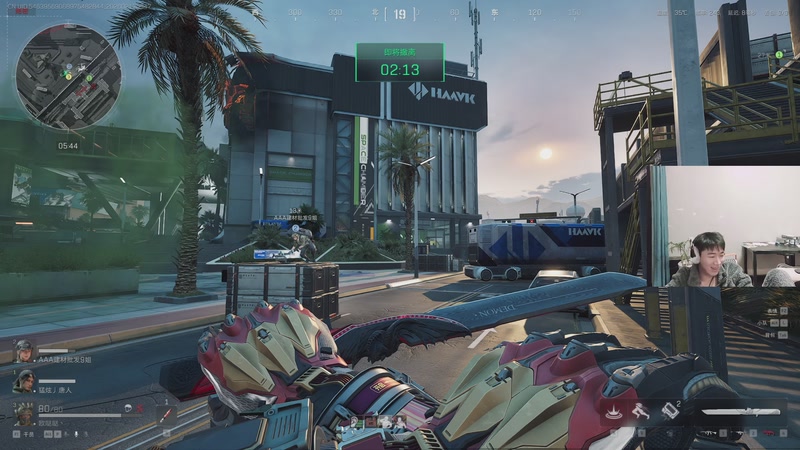The height and width of the screenshot is (450, 800).
Task: Click the streamer webcam overlay
Action: tap(725, 228)
